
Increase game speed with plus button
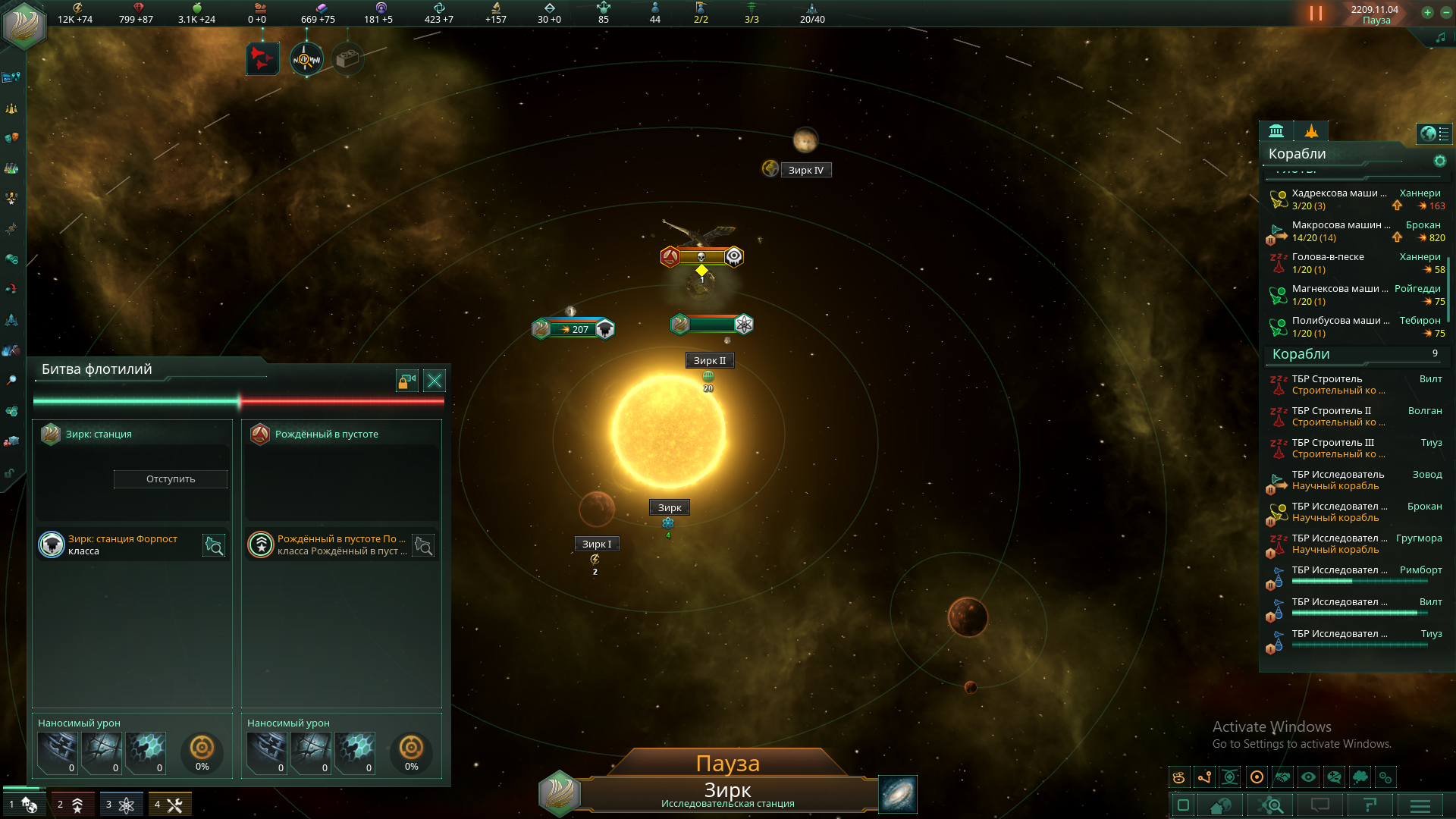pyautogui.click(x=1427, y=13)
